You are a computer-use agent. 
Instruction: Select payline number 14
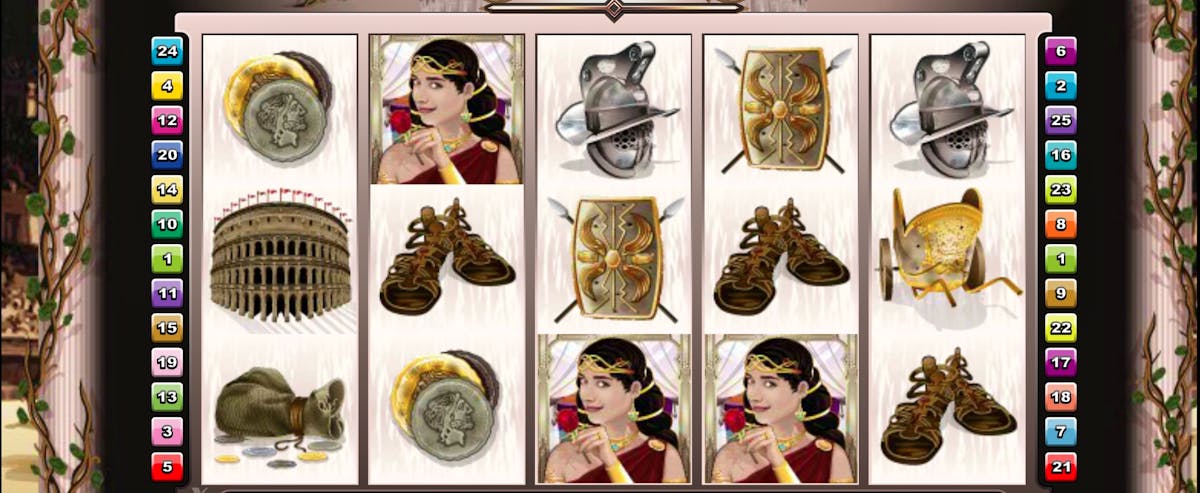(166, 189)
